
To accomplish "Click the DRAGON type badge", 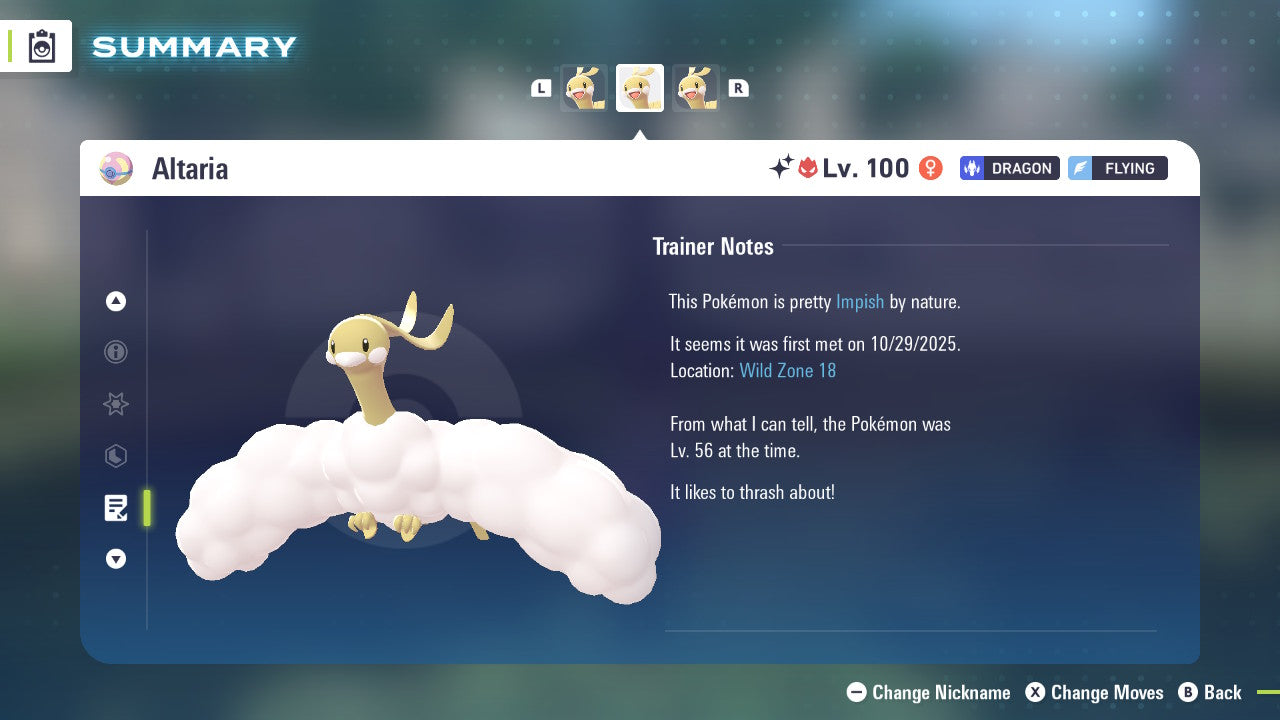I will 1009,168.
